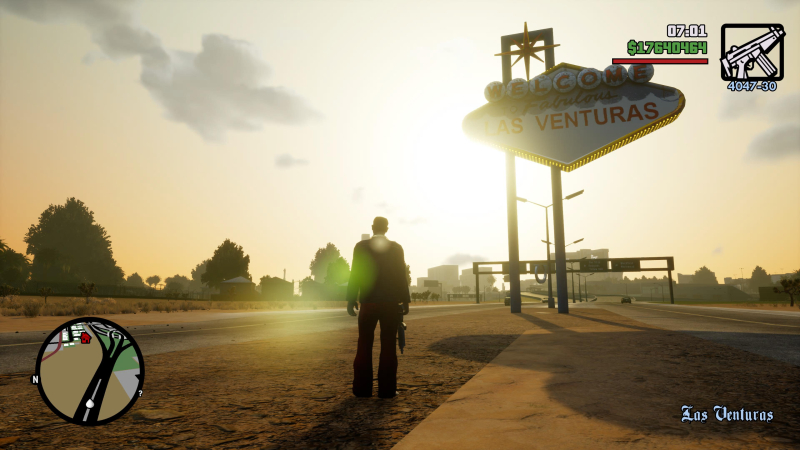800x450 pixels.
Task: Select the red house marker on the radar
Action: [85, 338]
